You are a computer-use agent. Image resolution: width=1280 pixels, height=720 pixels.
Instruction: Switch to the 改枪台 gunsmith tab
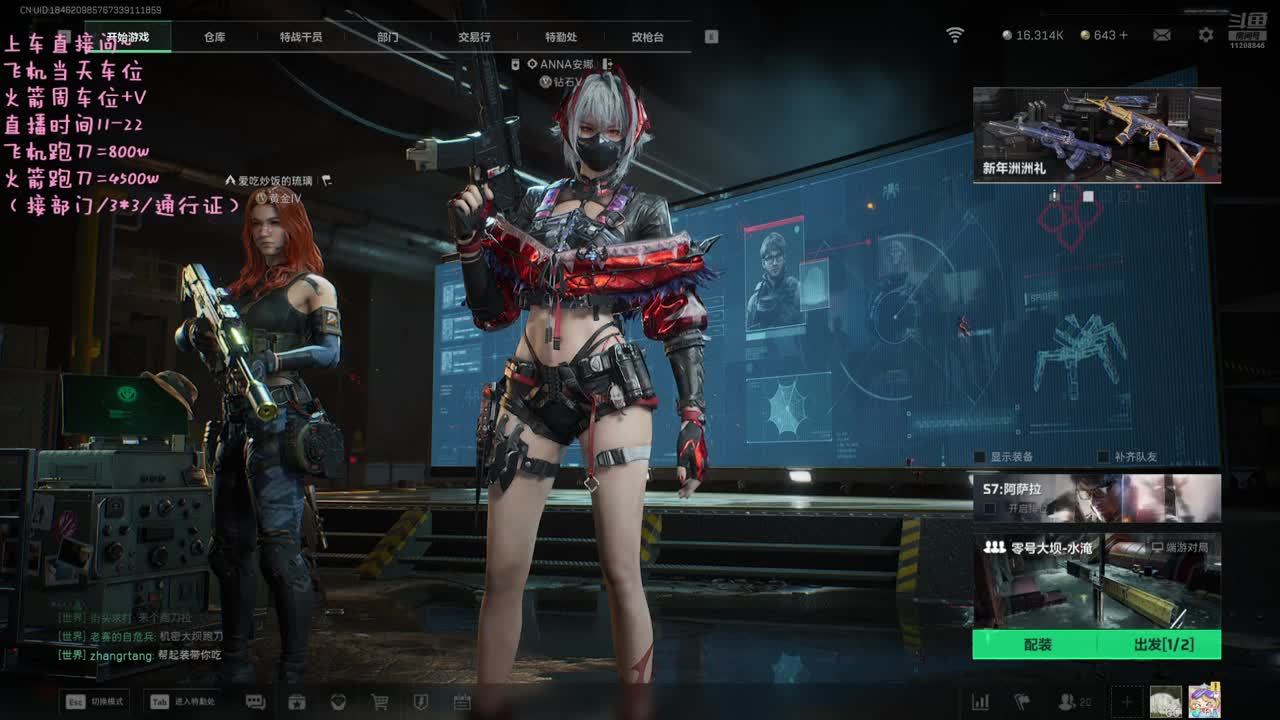pos(647,37)
